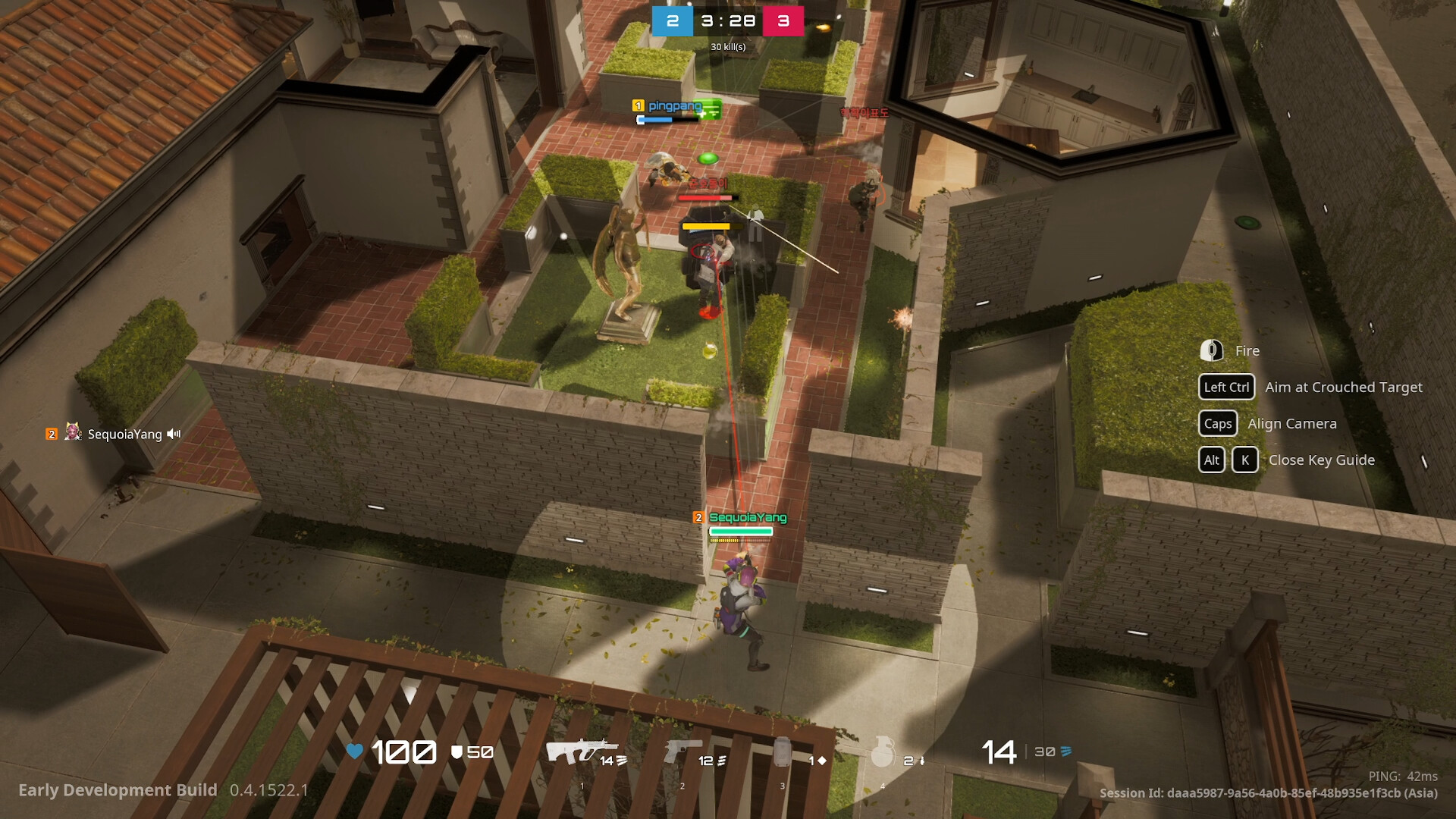Click the Left Ctrl key binding badge
1456x819 pixels.
[x=1227, y=387]
